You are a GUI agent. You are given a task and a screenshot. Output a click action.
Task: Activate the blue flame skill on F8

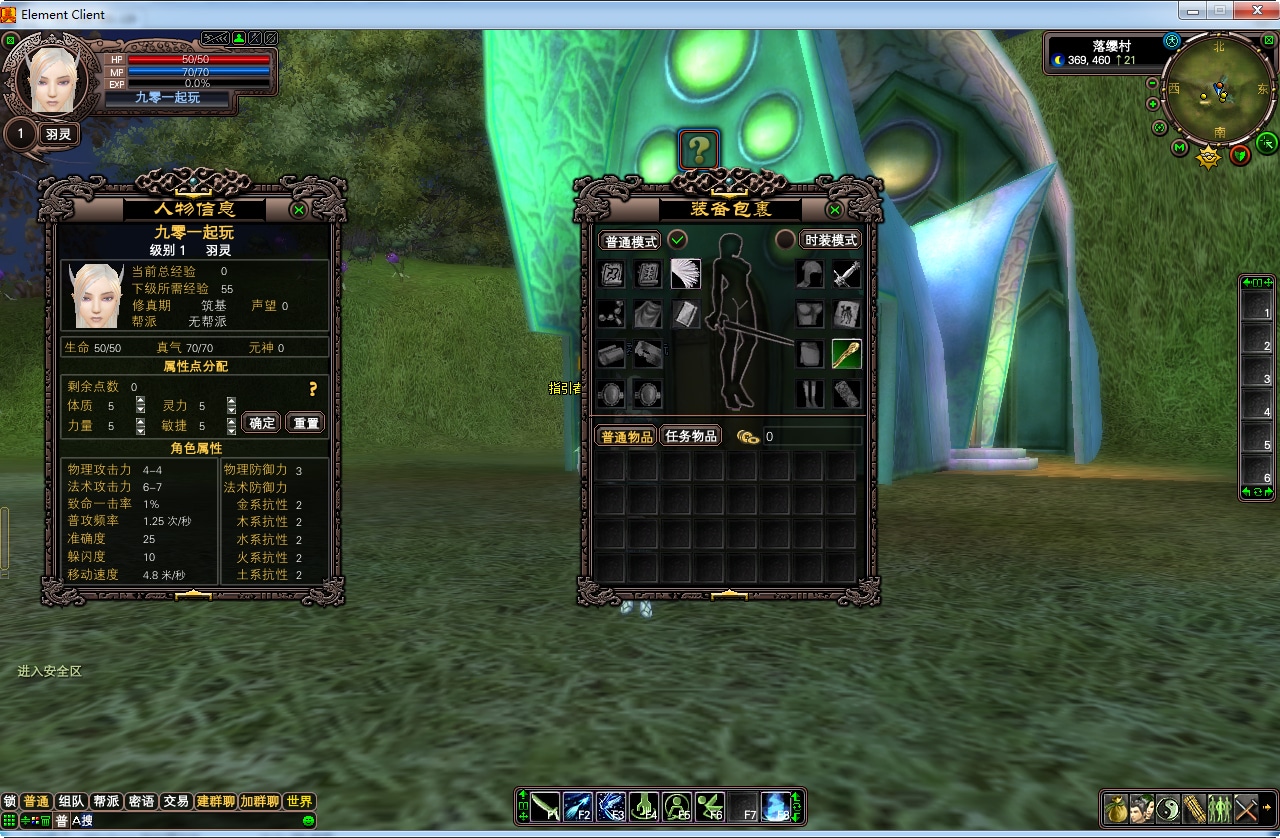776,806
